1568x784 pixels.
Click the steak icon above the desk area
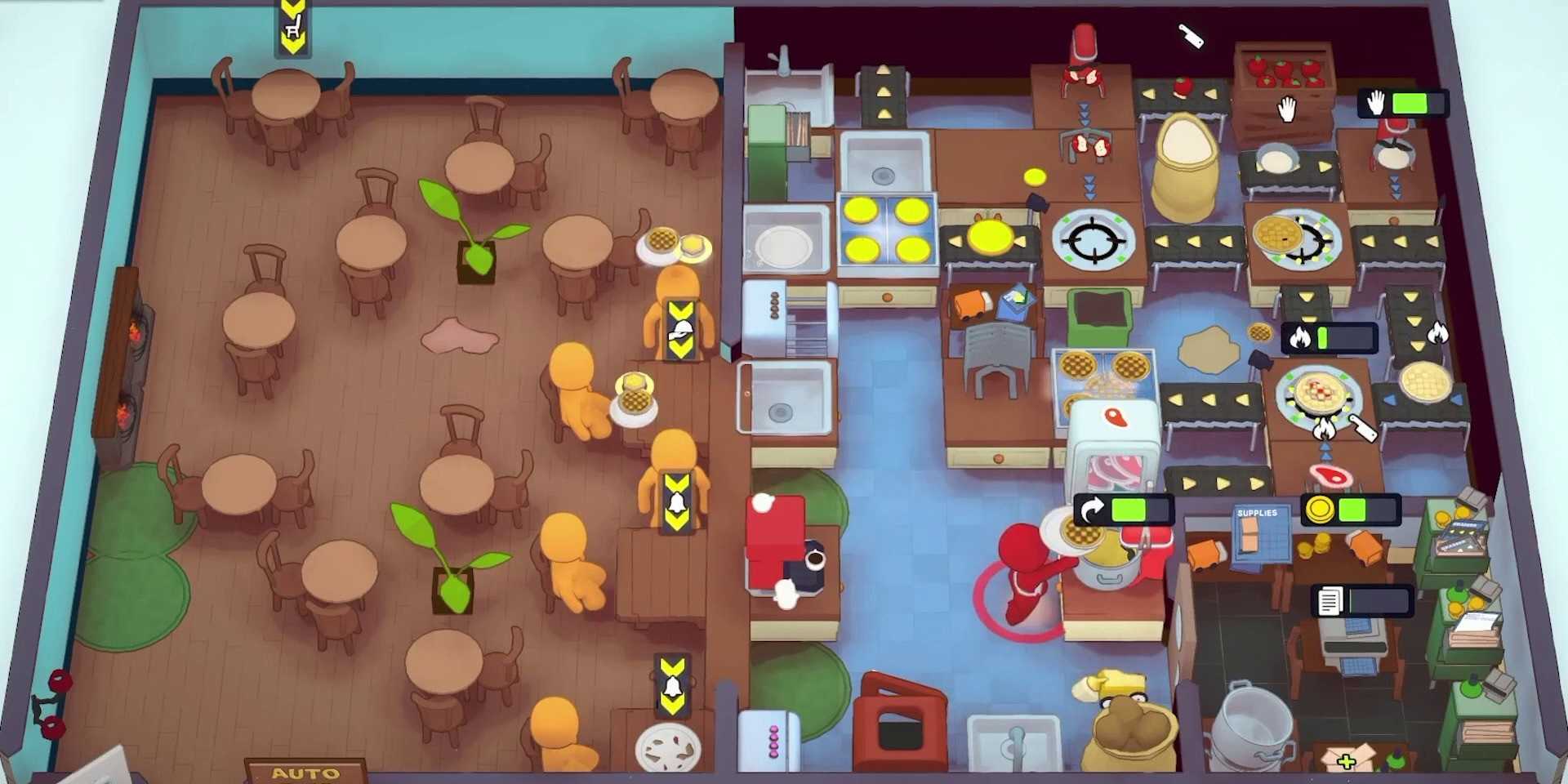[1330, 475]
